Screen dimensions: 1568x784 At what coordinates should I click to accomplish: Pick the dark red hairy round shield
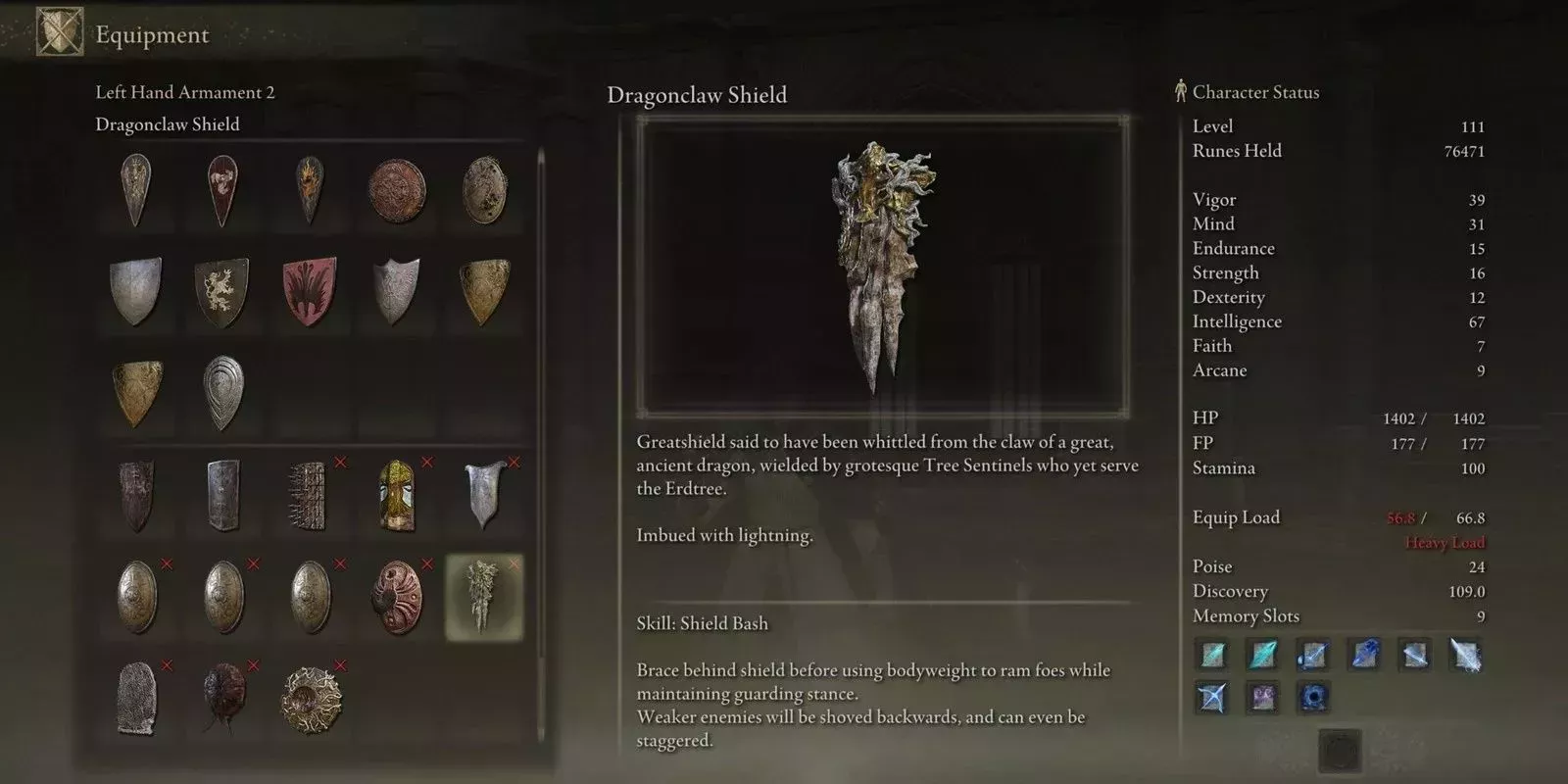(221, 698)
